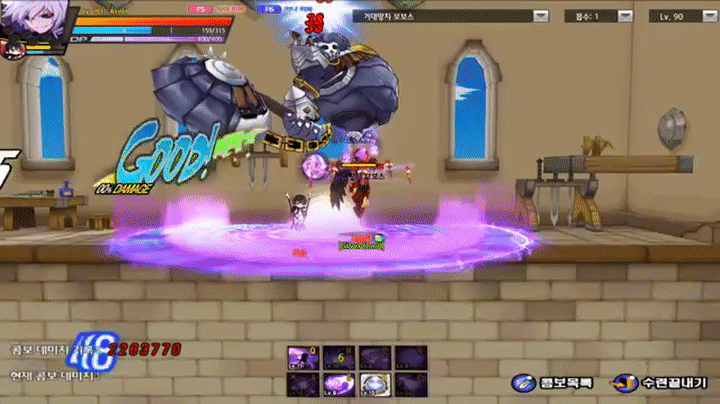Open the Lv. 90 level dropdown
720x404 pixels.
tap(701, 16)
